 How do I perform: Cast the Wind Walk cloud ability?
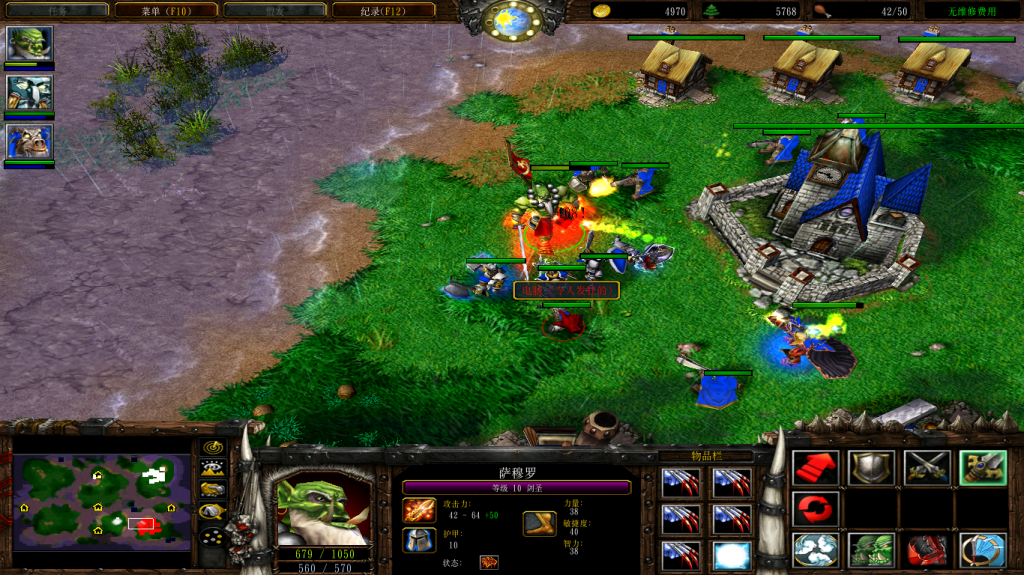click(815, 550)
